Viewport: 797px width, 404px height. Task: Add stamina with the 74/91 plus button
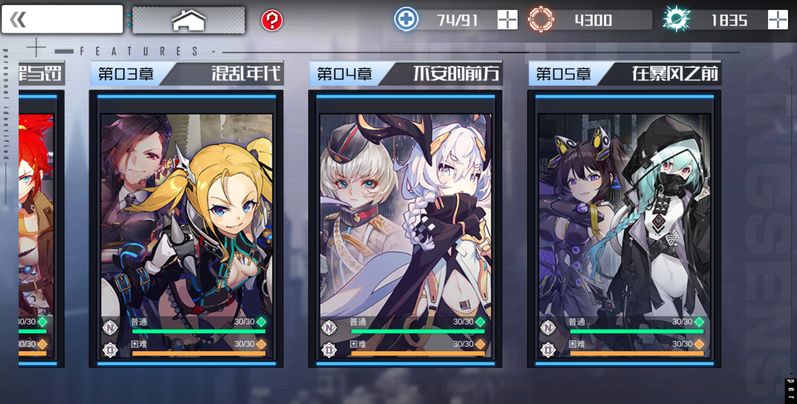click(x=508, y=19)
